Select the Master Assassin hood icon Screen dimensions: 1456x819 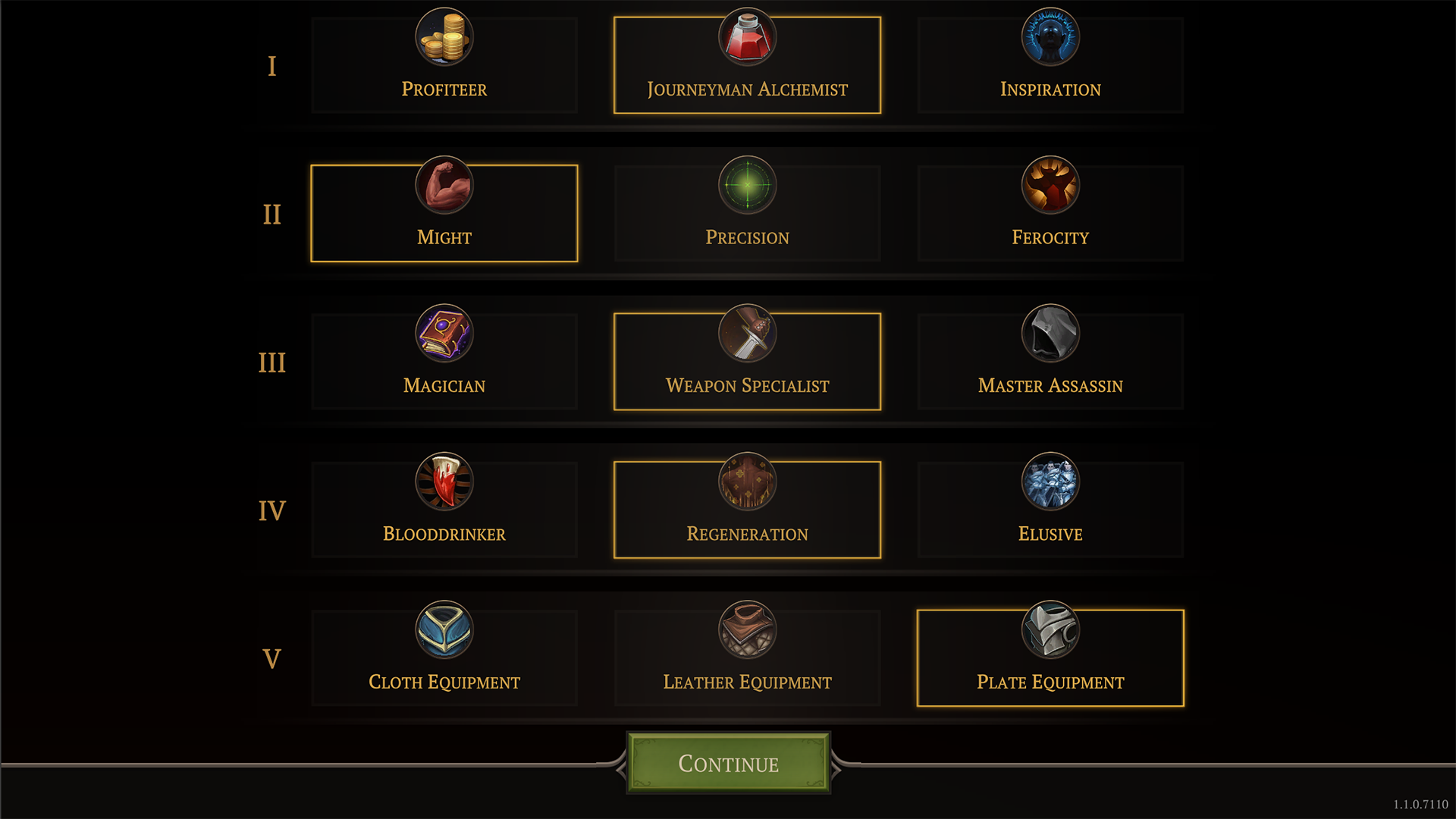point(1050,334)
